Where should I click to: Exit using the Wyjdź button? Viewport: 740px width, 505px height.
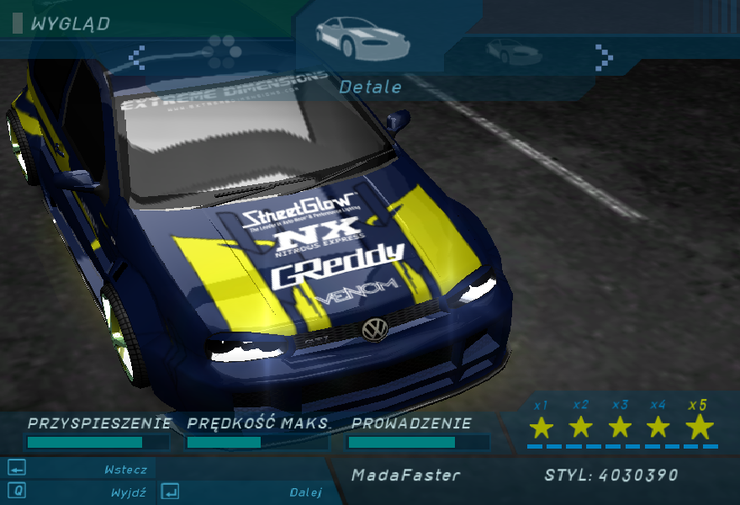tap(80, 492)
